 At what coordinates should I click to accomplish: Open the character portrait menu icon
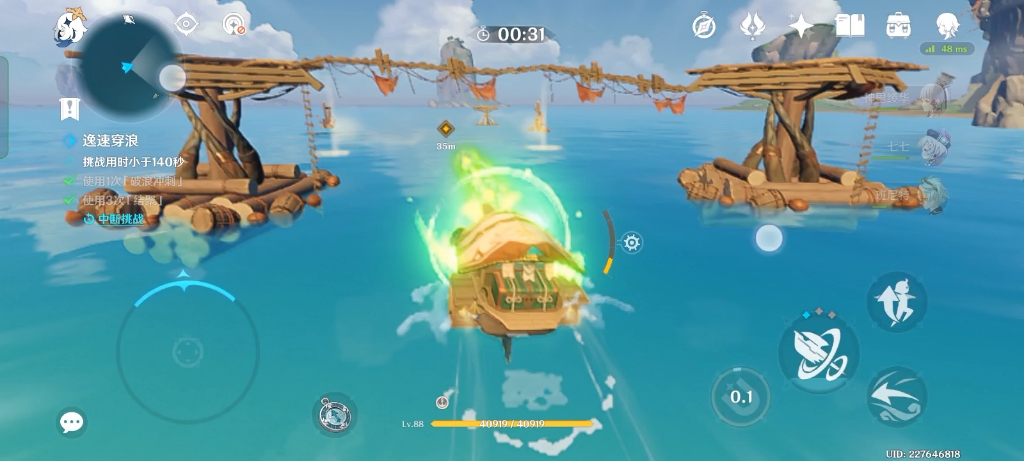tap(947, 25)
